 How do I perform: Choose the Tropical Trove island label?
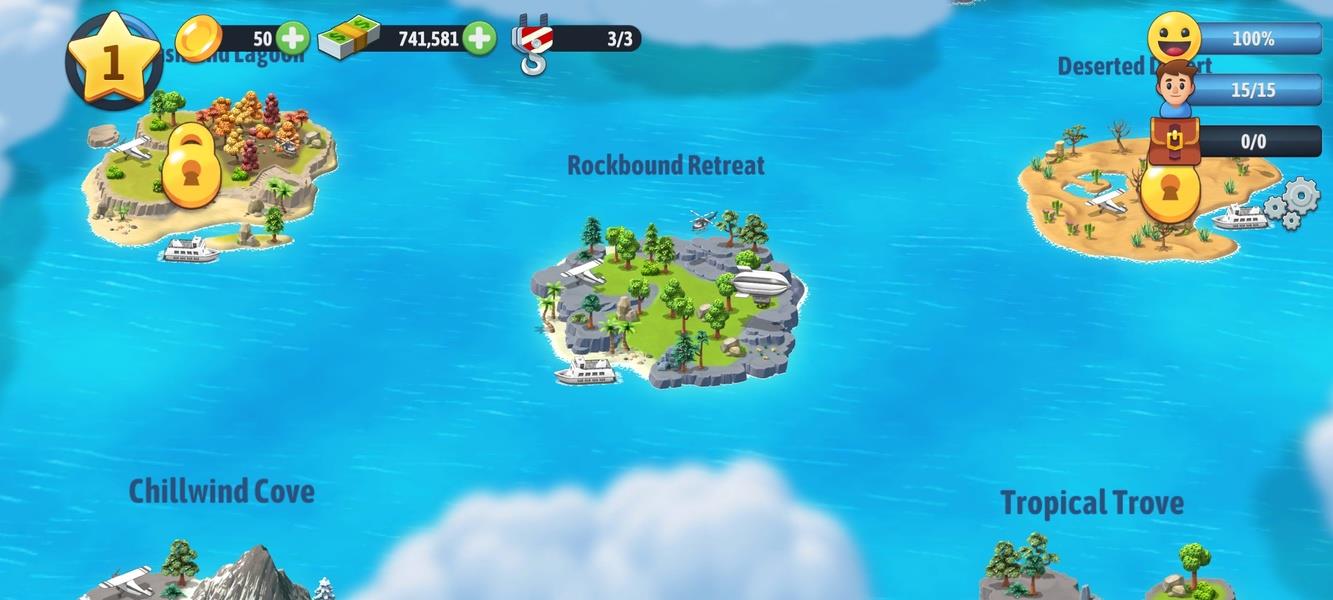click(1092, 503)
